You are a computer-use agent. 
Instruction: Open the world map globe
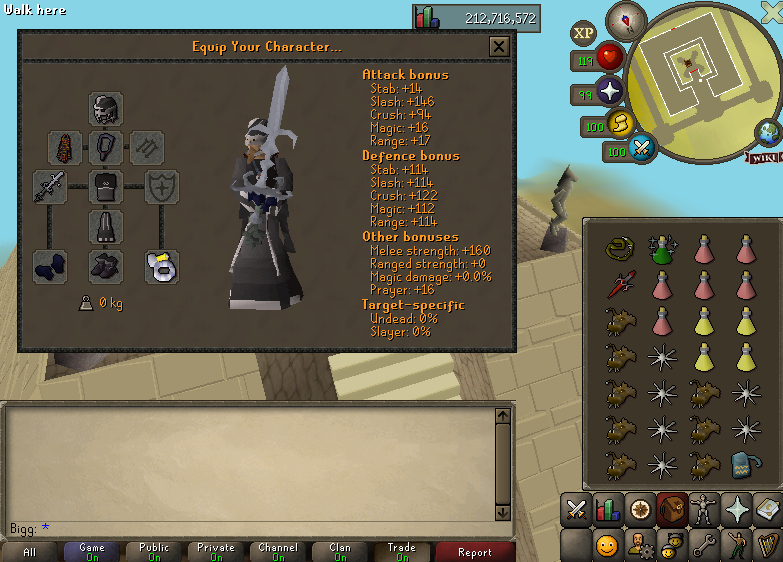coord(769,132)
